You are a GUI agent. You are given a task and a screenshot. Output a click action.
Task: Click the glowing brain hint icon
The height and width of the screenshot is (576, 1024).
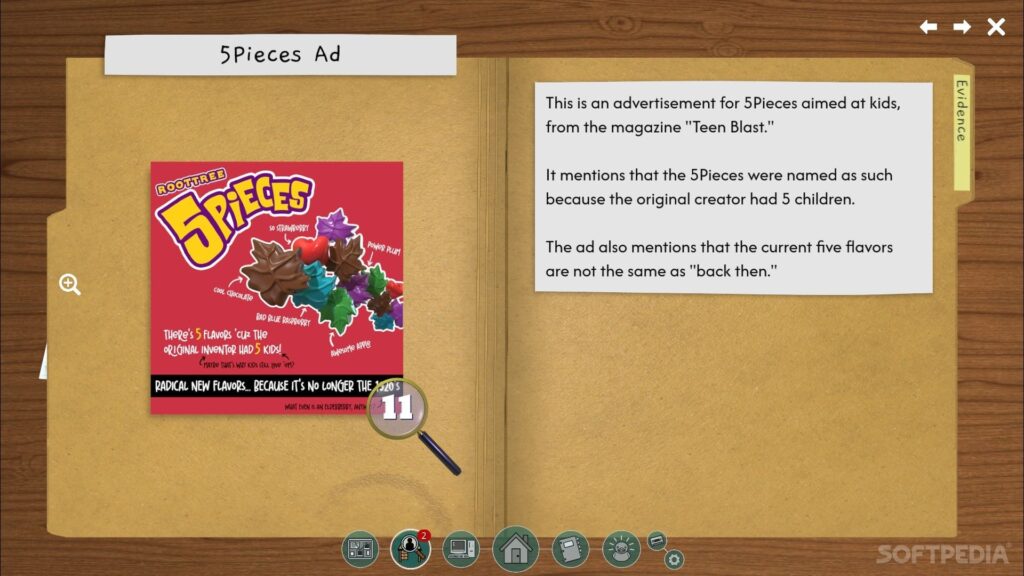click(x=621, y=549)
